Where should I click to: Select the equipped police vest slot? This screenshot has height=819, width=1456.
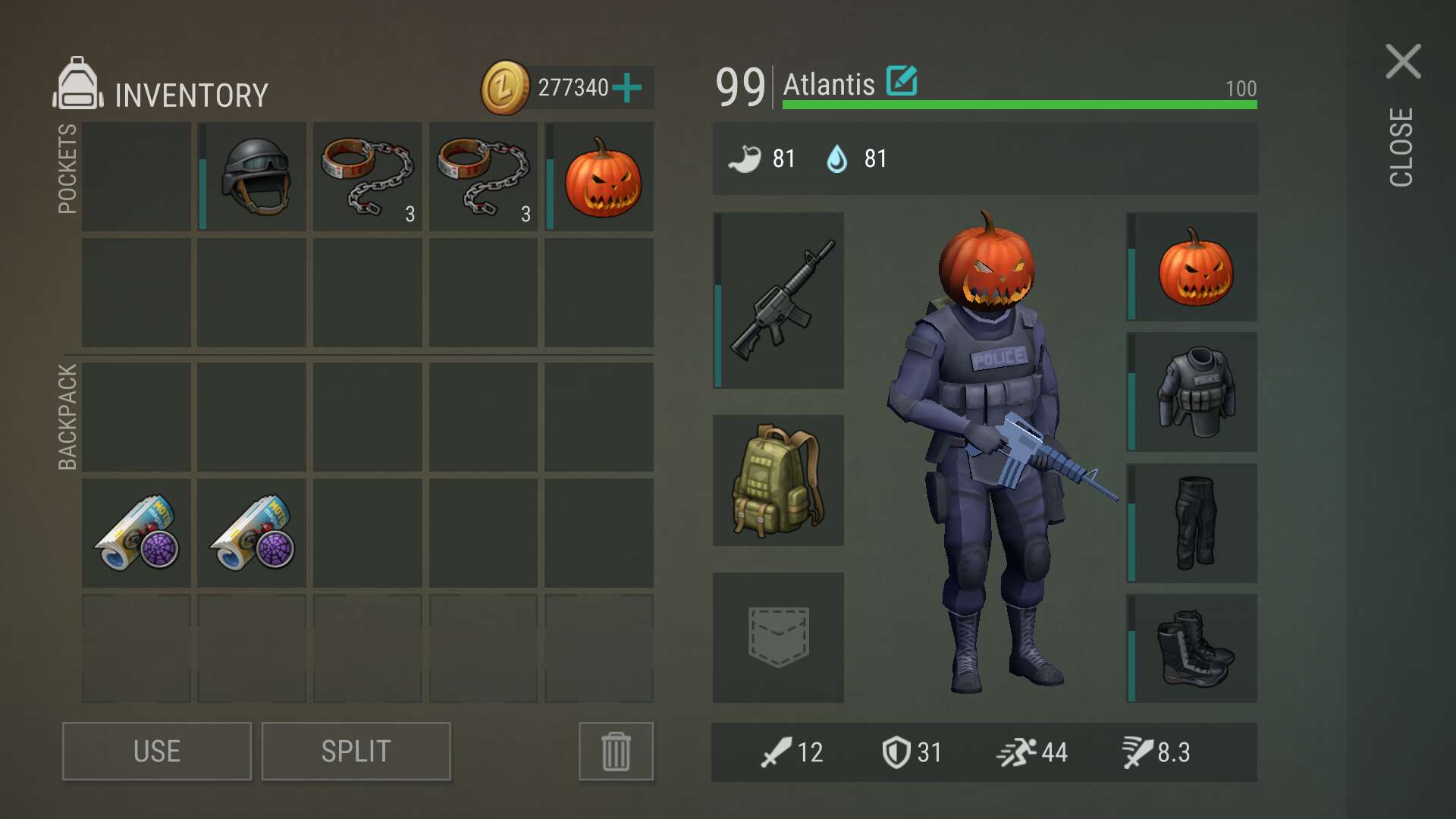1194,392
